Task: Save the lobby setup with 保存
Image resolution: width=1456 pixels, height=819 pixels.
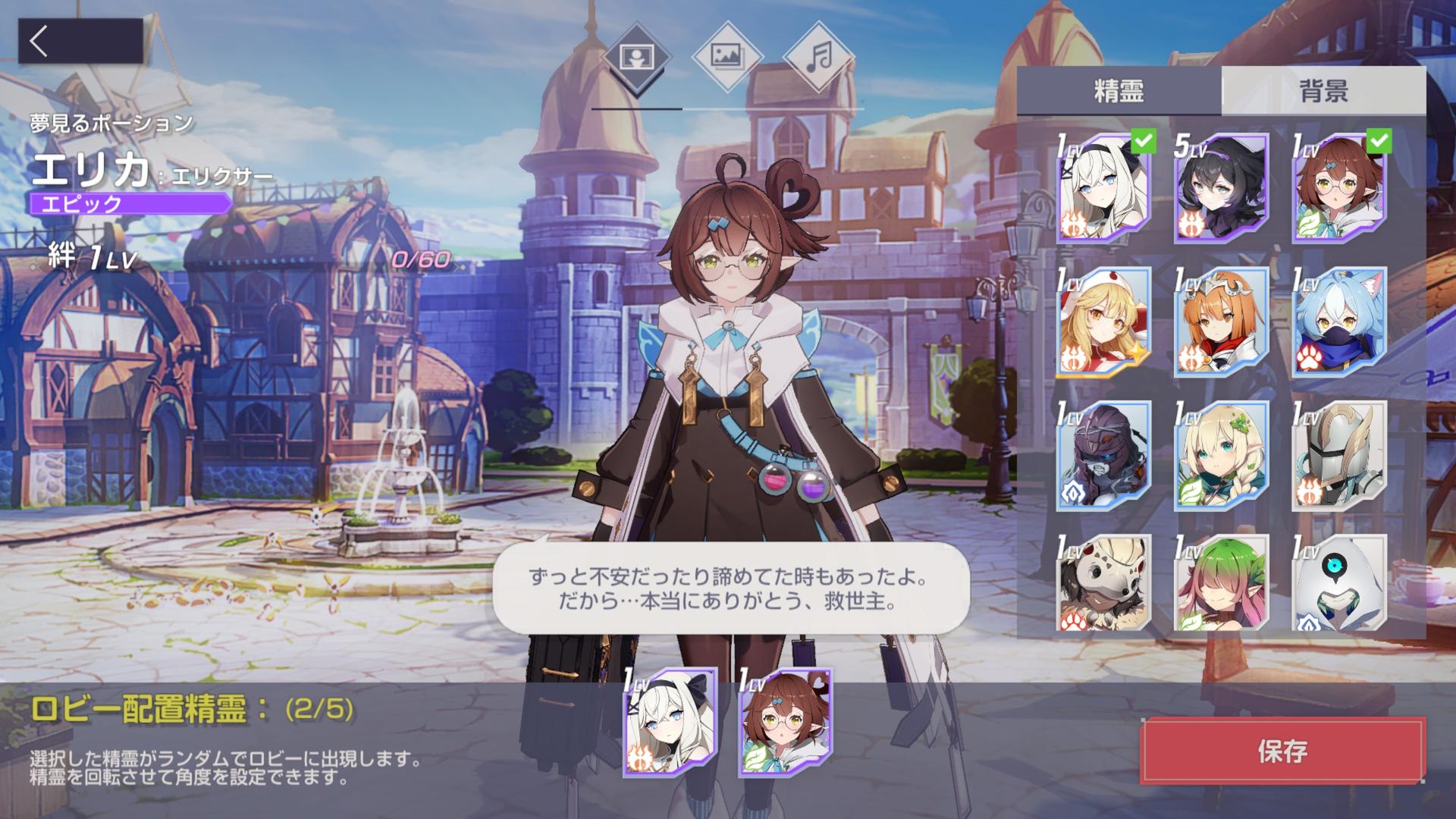Action: coord(1282,751)
